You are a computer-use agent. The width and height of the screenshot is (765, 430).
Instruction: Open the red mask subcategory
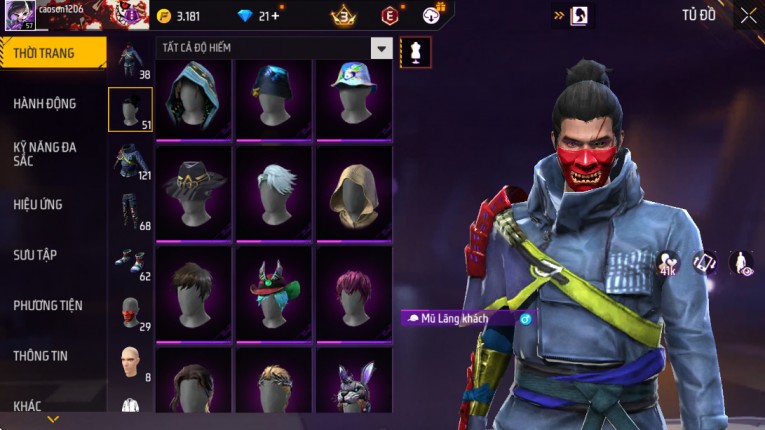(130, 312)
